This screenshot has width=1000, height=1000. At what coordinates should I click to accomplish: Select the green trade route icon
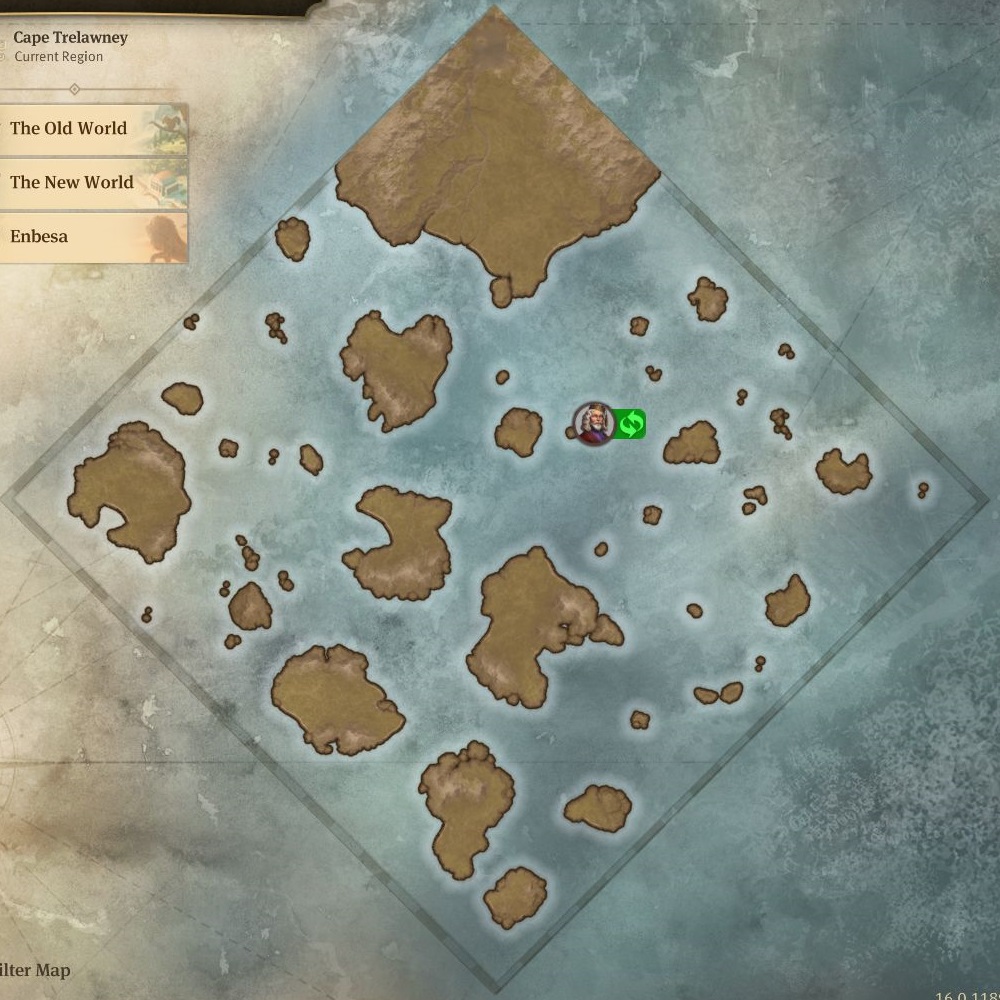(630, 425)
